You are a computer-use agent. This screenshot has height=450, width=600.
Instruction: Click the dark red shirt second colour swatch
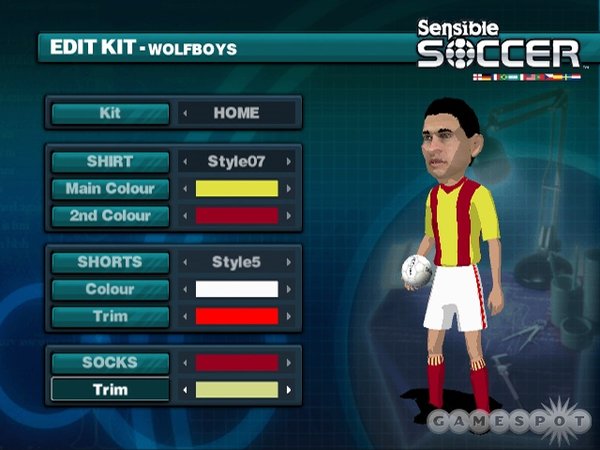[x=236, y=215]
